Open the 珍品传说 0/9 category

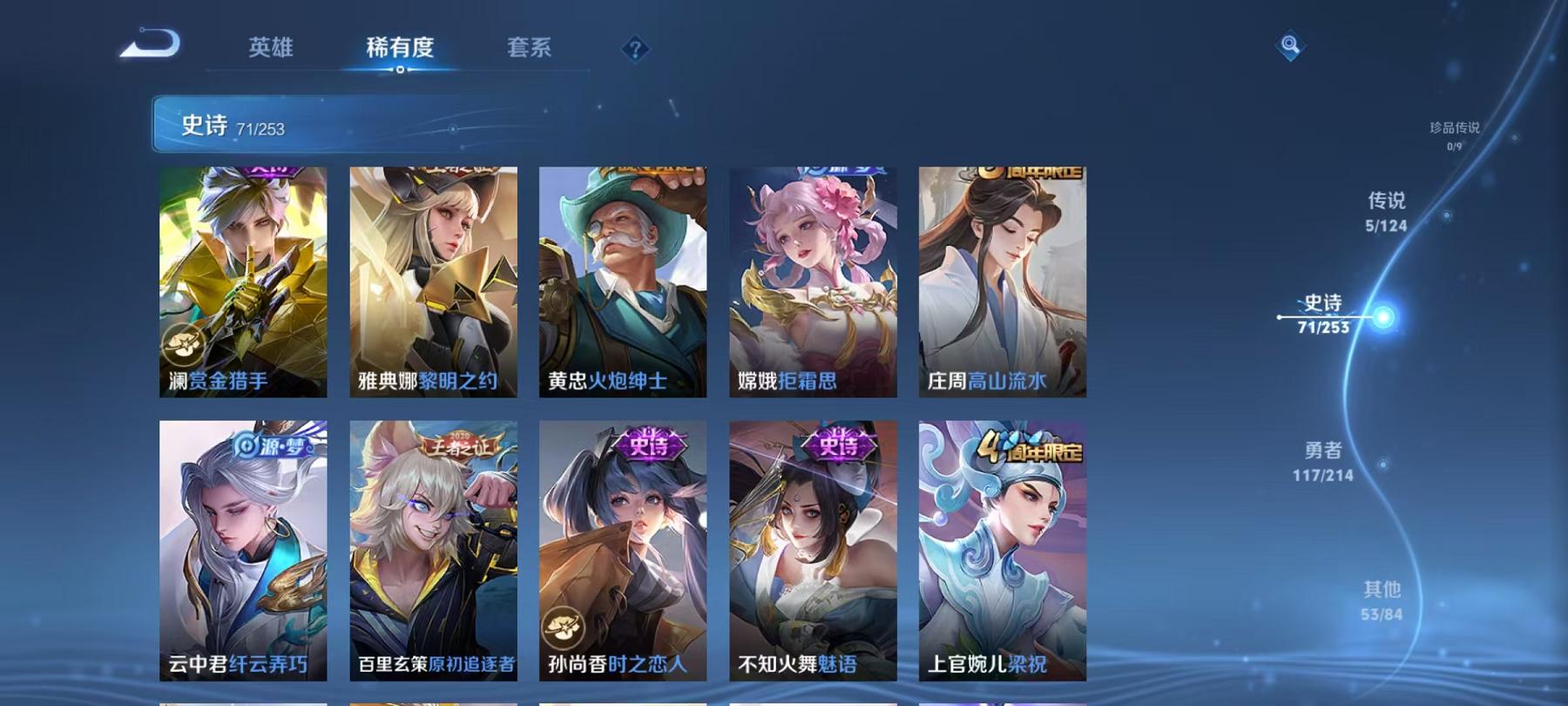pos(1455,135)
